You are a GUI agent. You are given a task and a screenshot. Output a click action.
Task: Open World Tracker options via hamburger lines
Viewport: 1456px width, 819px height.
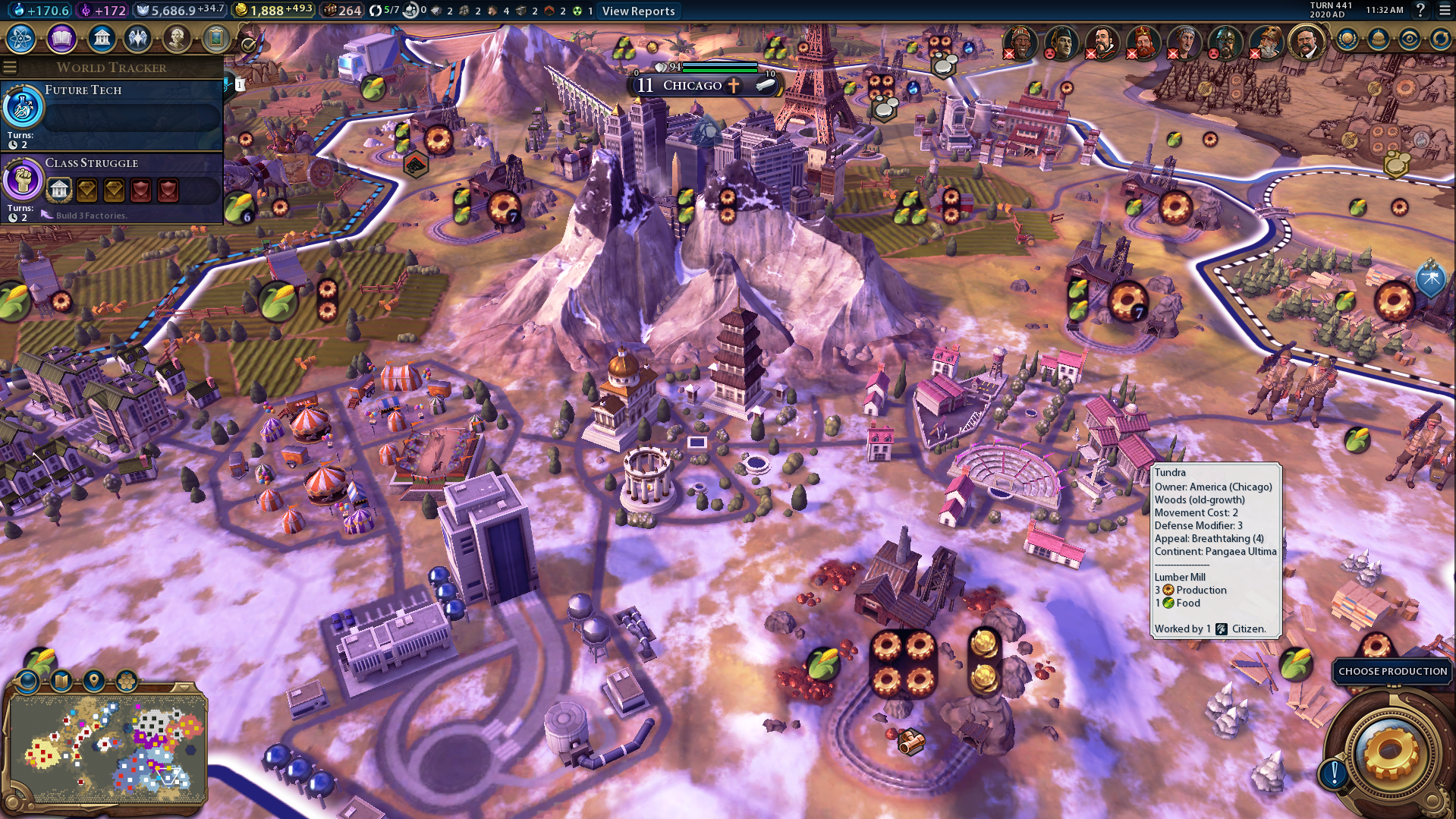10,67
